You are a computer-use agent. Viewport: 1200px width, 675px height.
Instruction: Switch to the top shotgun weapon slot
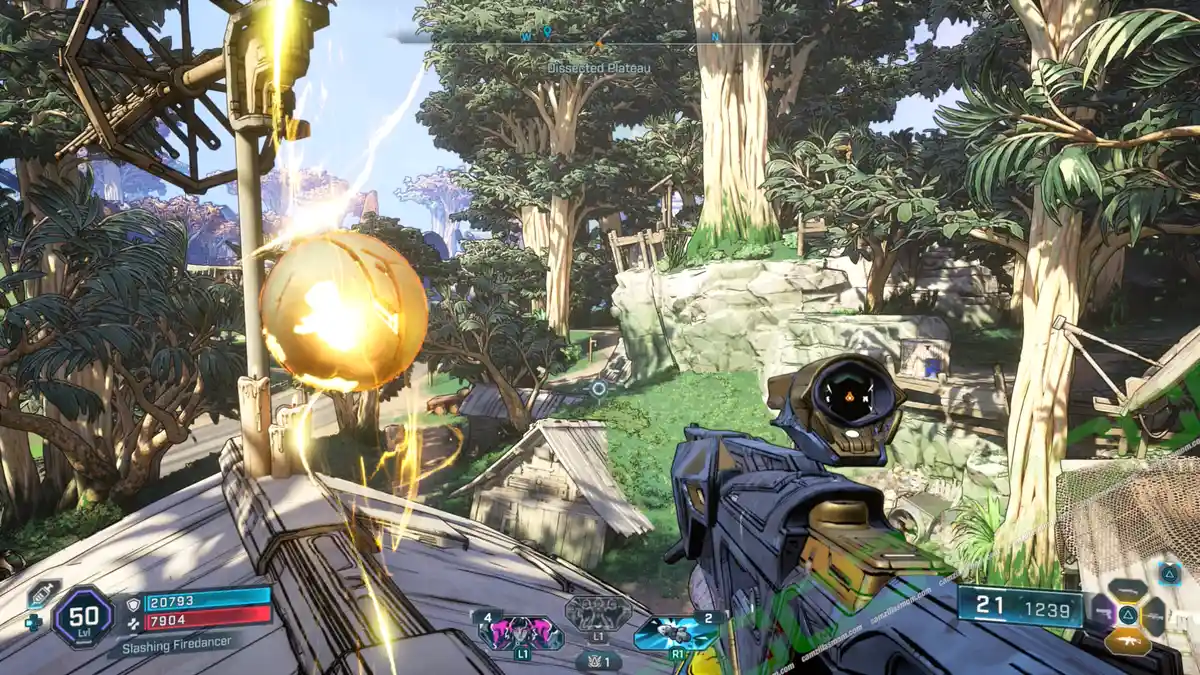coord(1128,590)
